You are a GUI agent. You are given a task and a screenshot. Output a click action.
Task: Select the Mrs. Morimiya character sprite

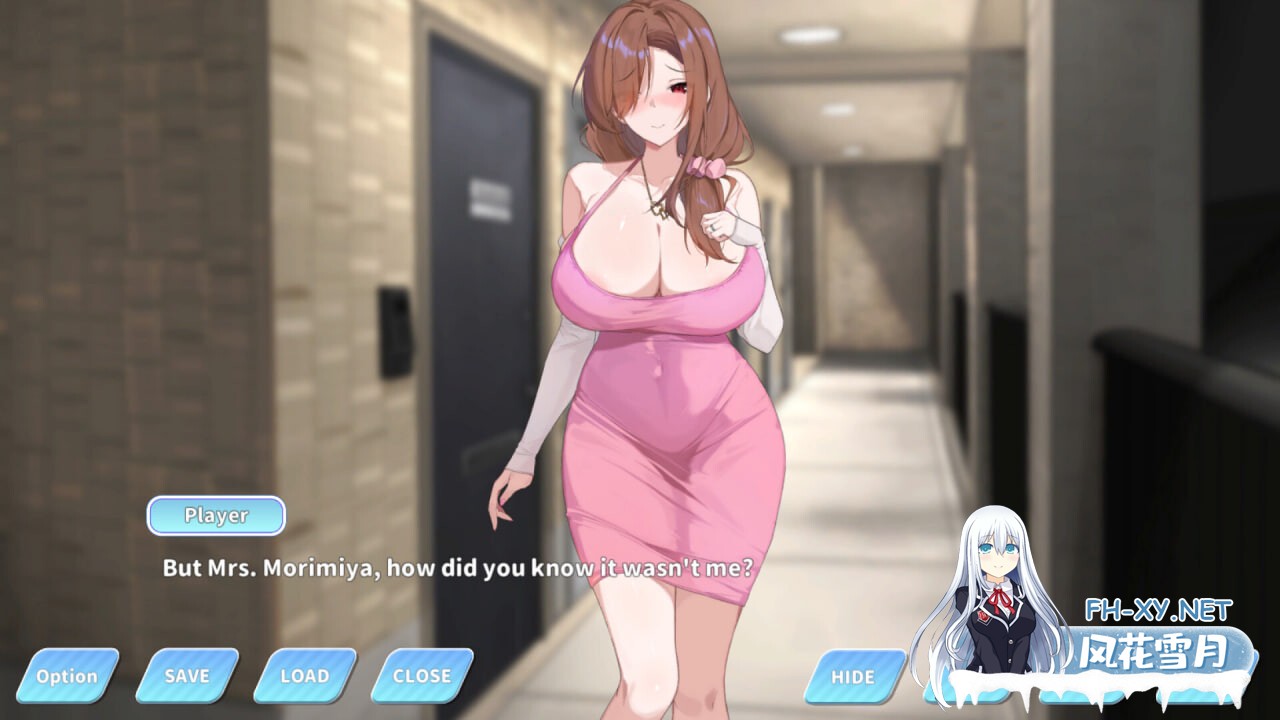pyautogui.click(x=650, y=300)
